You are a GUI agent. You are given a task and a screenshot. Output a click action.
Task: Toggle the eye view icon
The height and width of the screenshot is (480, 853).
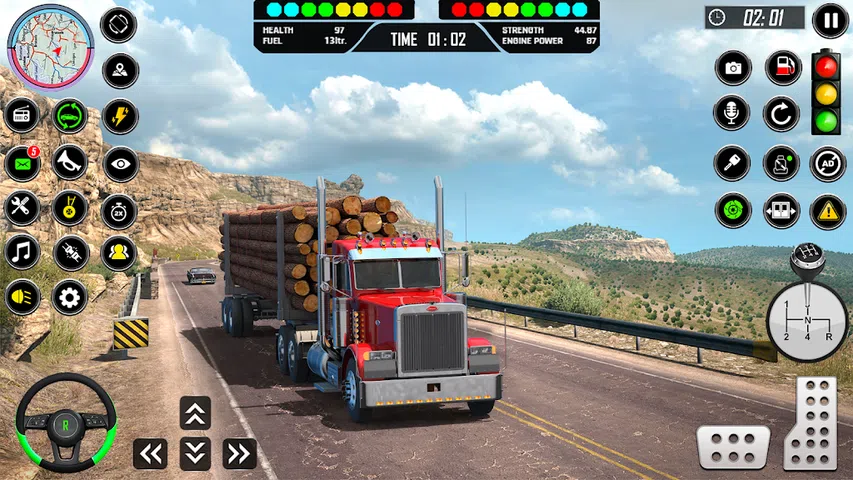(120, 163)
